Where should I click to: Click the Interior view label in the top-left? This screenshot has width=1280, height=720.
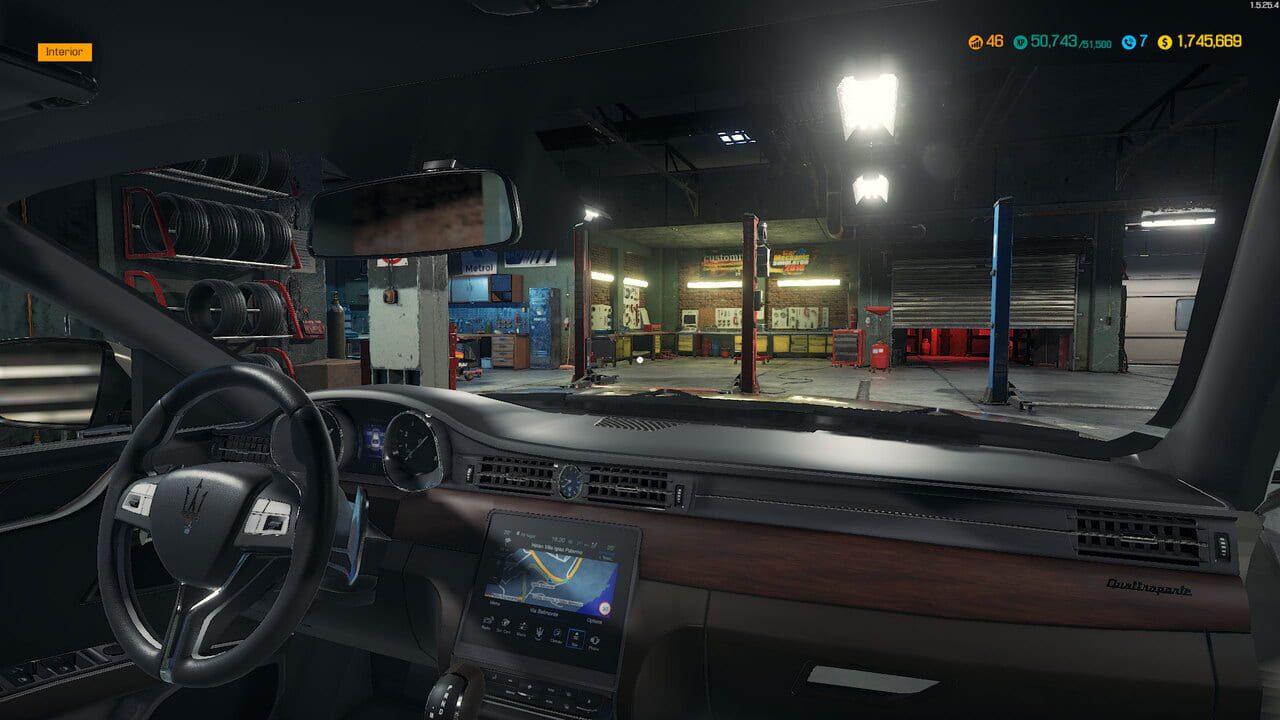pyautogui.click(x=65, y=50)
